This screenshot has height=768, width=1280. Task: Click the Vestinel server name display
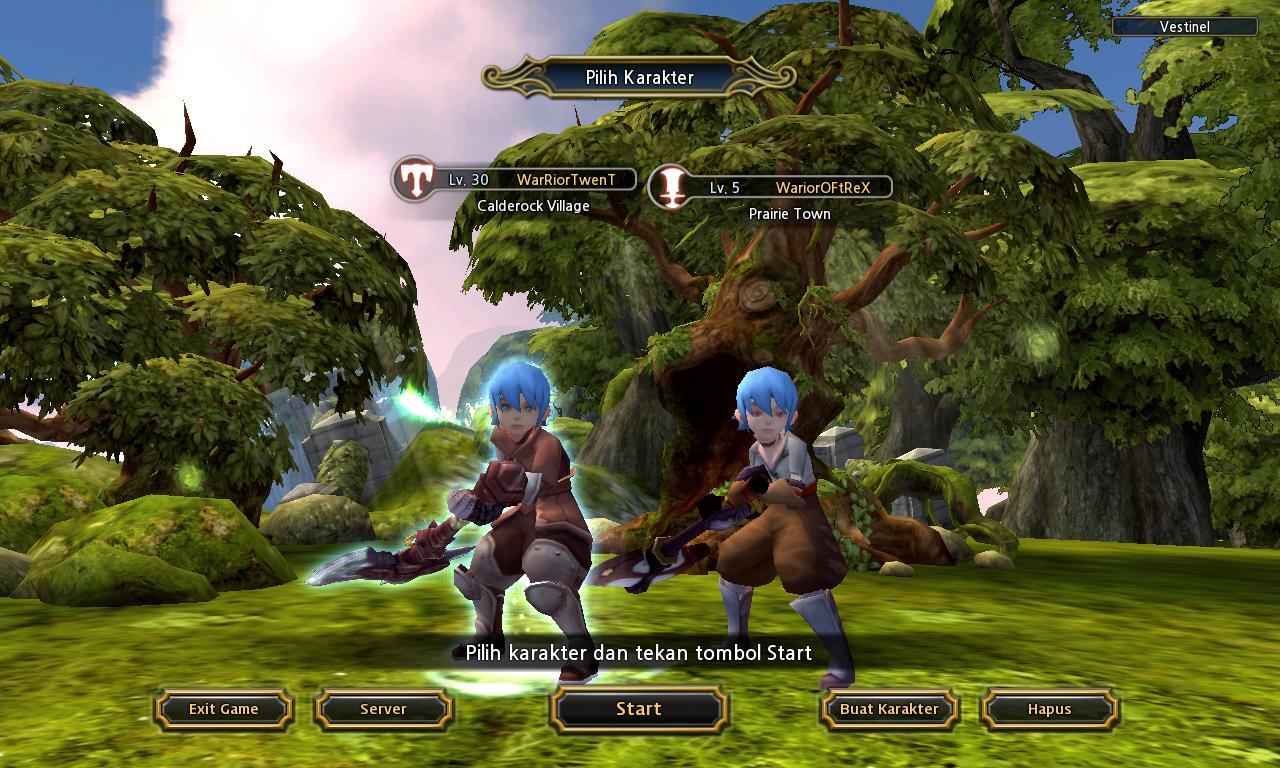1185,27
